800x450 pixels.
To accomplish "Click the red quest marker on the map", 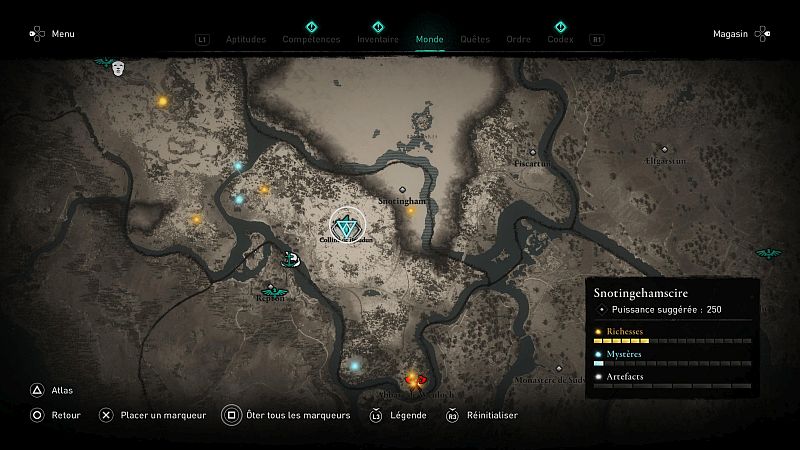I will [422, 379].
